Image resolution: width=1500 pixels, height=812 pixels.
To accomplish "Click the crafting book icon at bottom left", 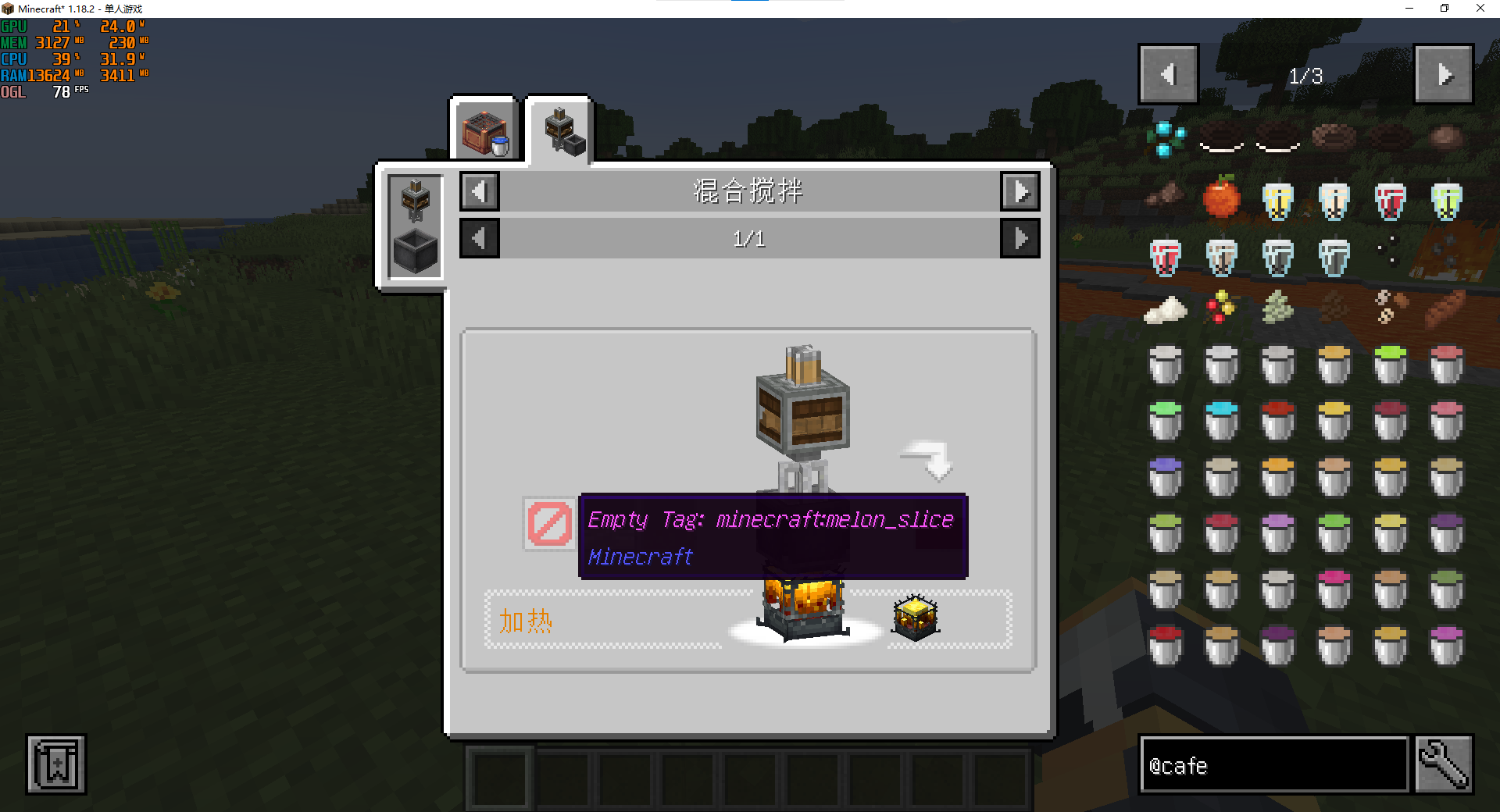I will (55, 764).
